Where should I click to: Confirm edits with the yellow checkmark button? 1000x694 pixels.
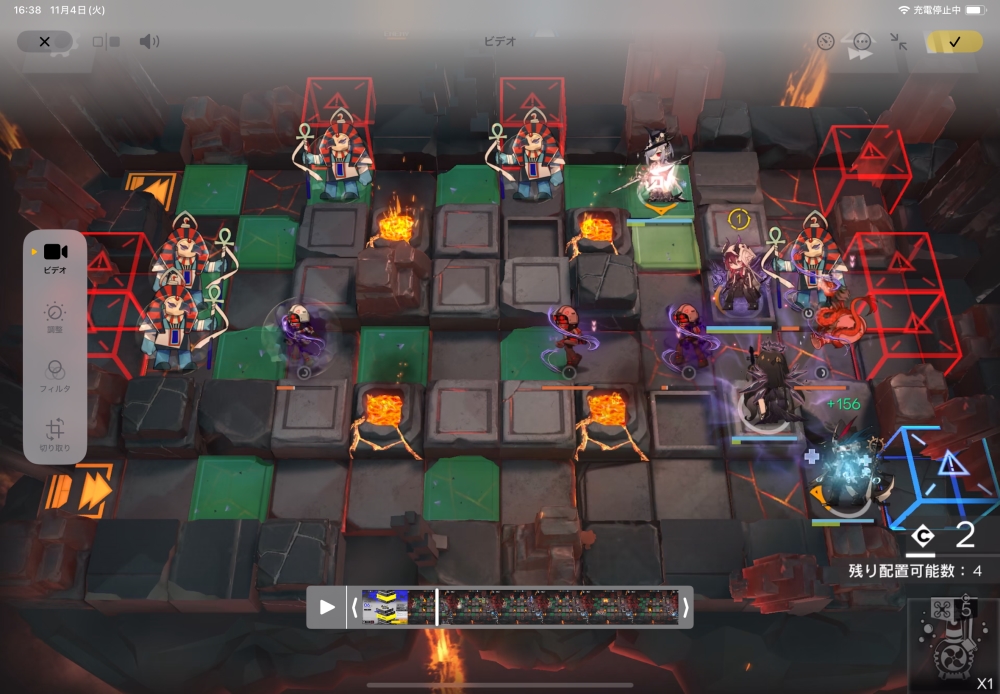point(954,41)
